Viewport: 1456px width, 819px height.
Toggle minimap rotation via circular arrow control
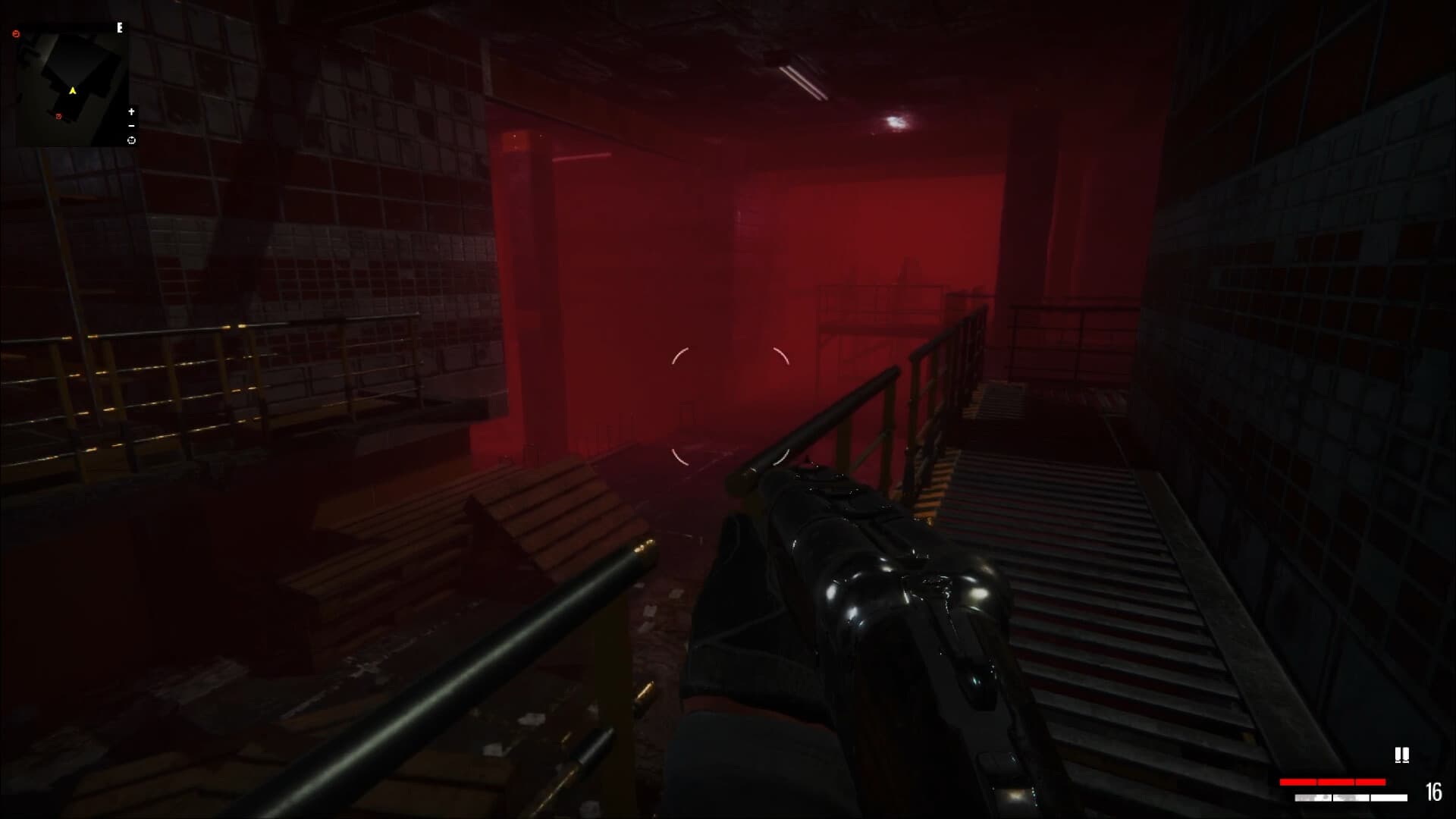tap(132, 140)
